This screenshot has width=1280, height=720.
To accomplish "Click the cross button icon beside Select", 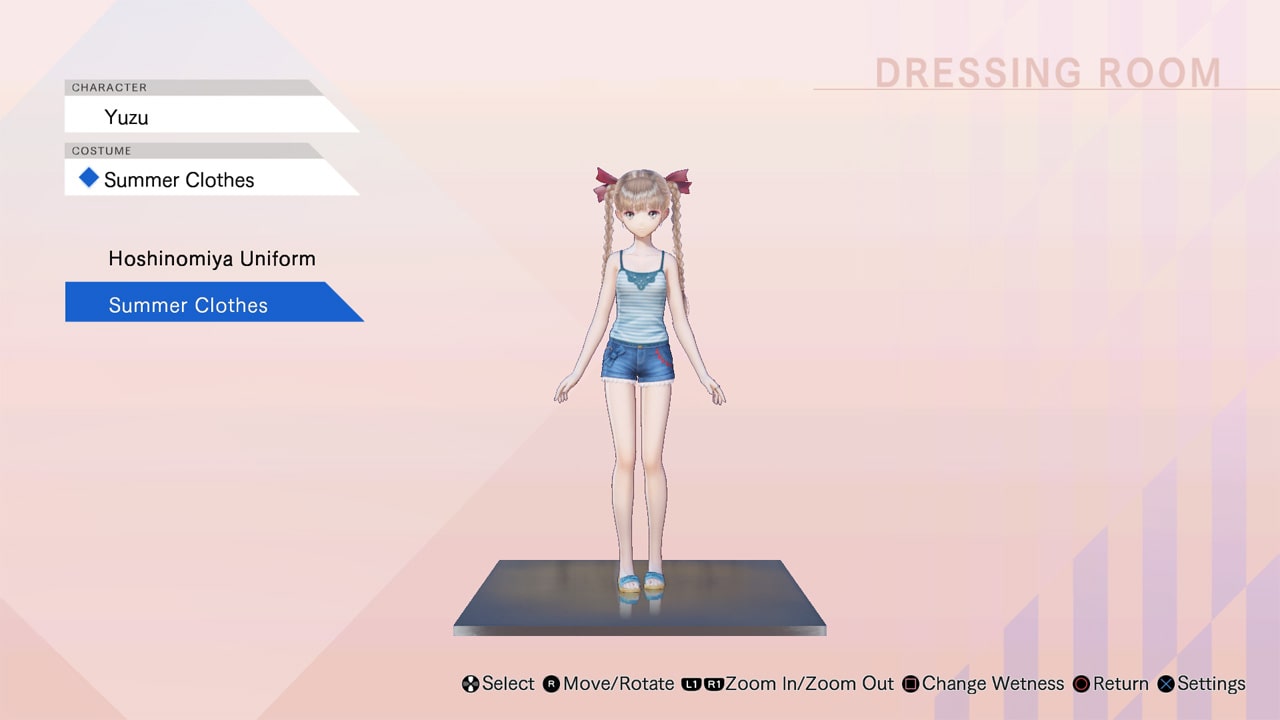I will 468,684.
